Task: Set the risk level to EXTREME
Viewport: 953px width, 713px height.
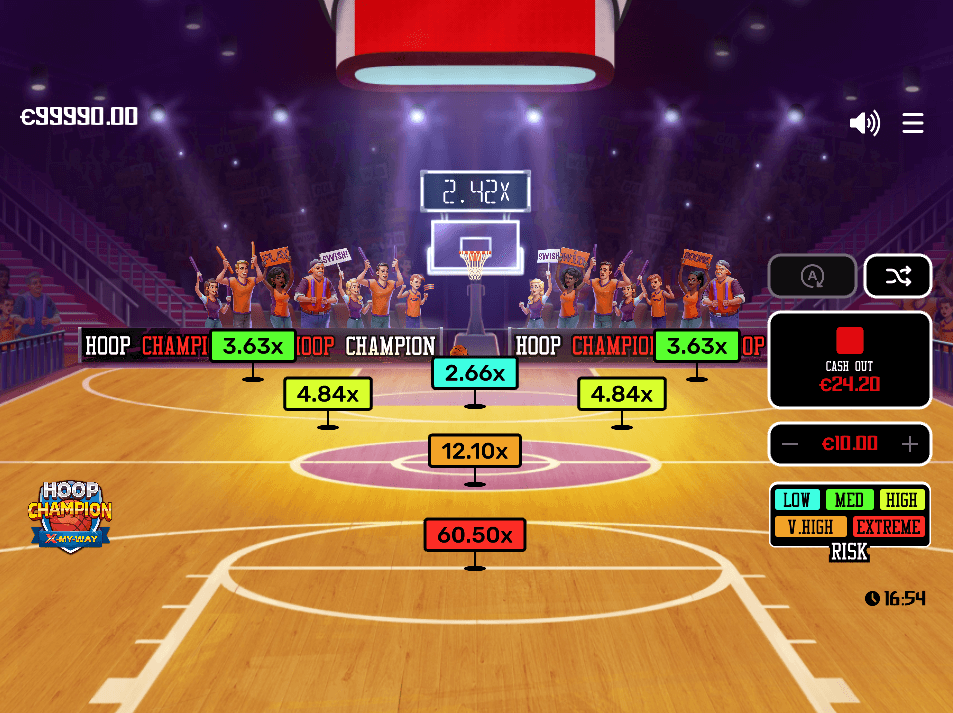Action: pyautogui.click(x=888, y=526)
